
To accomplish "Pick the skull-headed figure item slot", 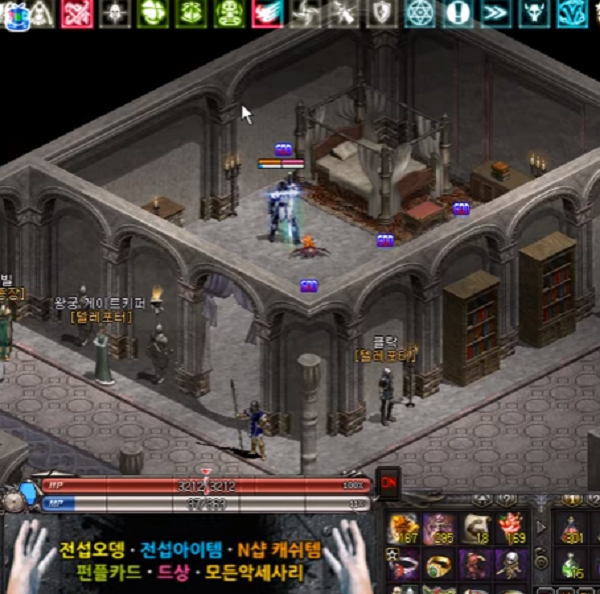I will point(511,565).
